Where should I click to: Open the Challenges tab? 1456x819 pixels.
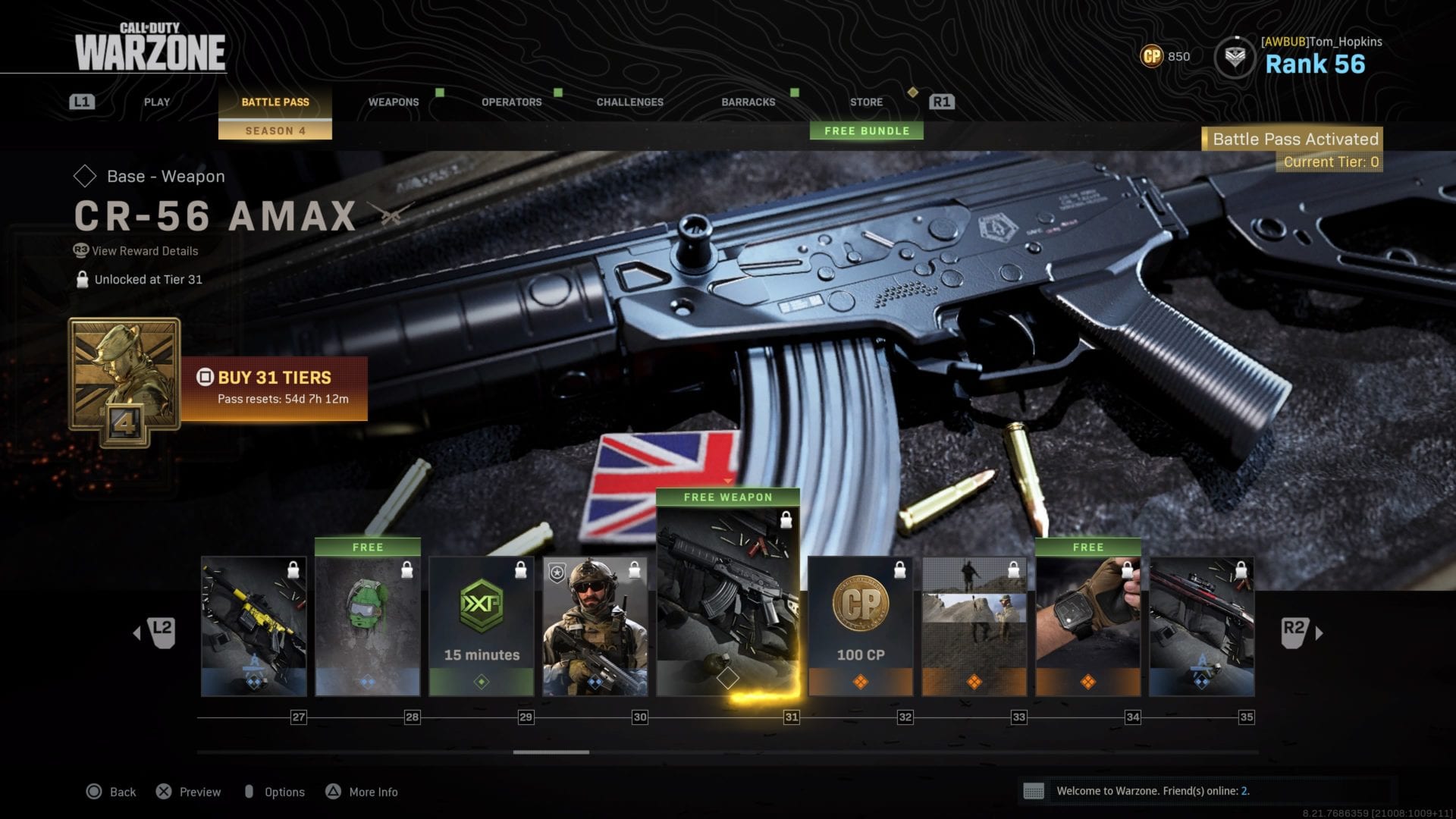click(x=629, y=102)
